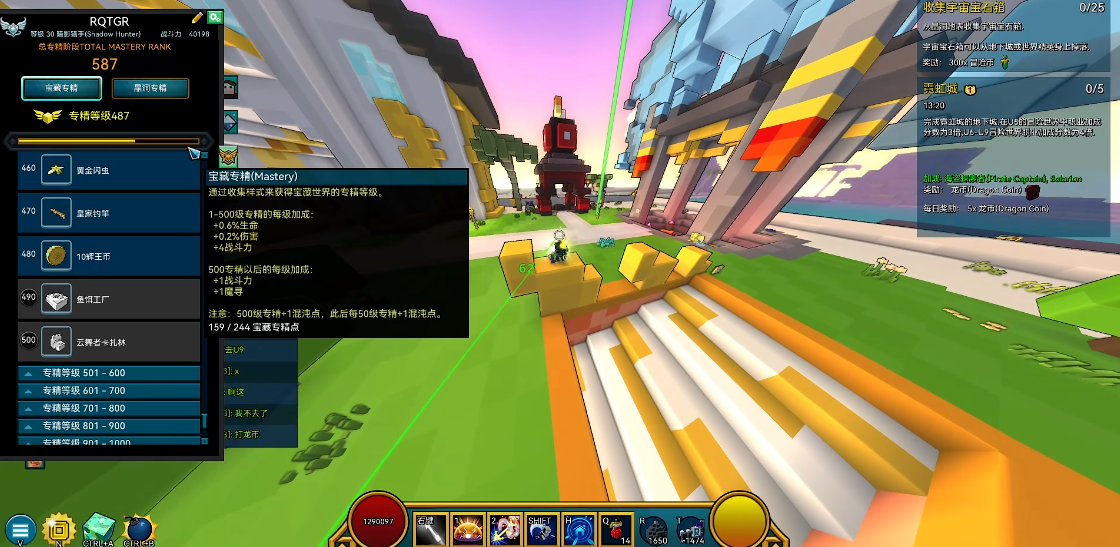Screen dimensions: 1120x547
Task: Use the blue home teleport ability
Action: (x=580, y=529)
